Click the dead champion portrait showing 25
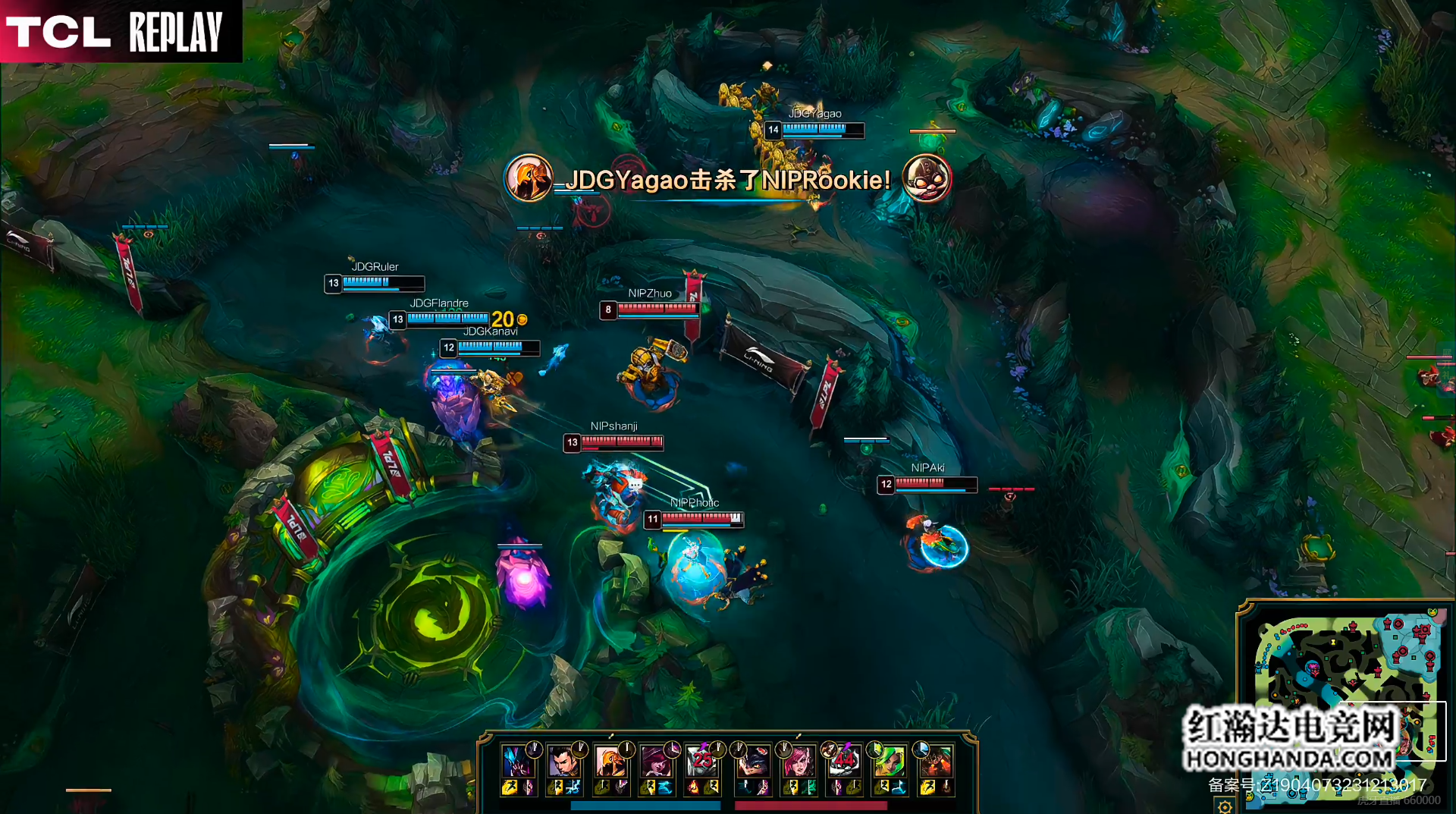 pos(701,761)
